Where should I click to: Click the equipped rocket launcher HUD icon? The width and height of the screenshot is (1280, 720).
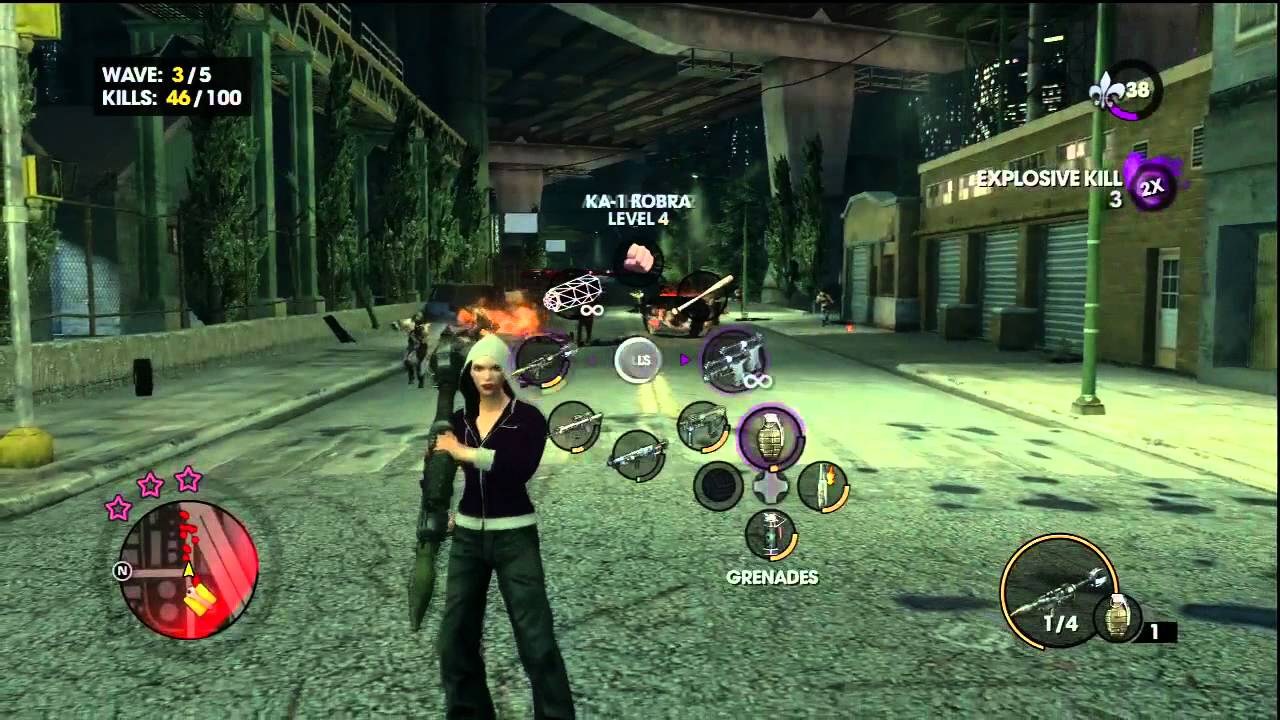pos(1056,590)
